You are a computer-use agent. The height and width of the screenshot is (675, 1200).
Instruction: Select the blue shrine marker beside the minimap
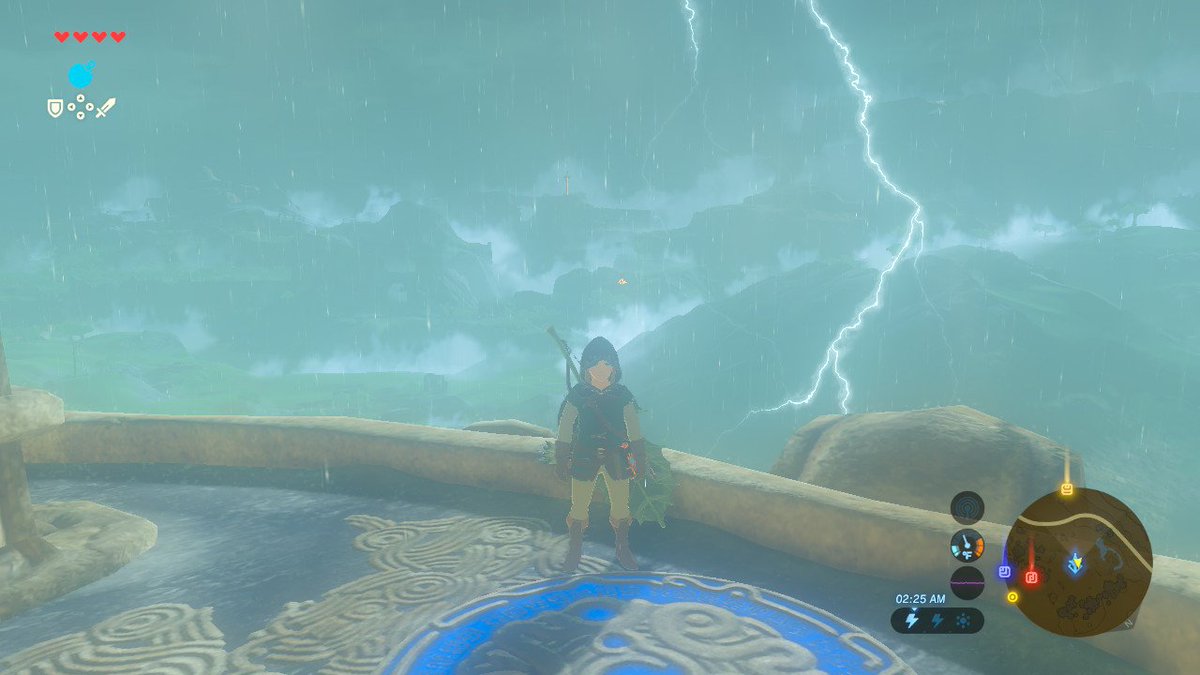click(x=1005, y=571)
